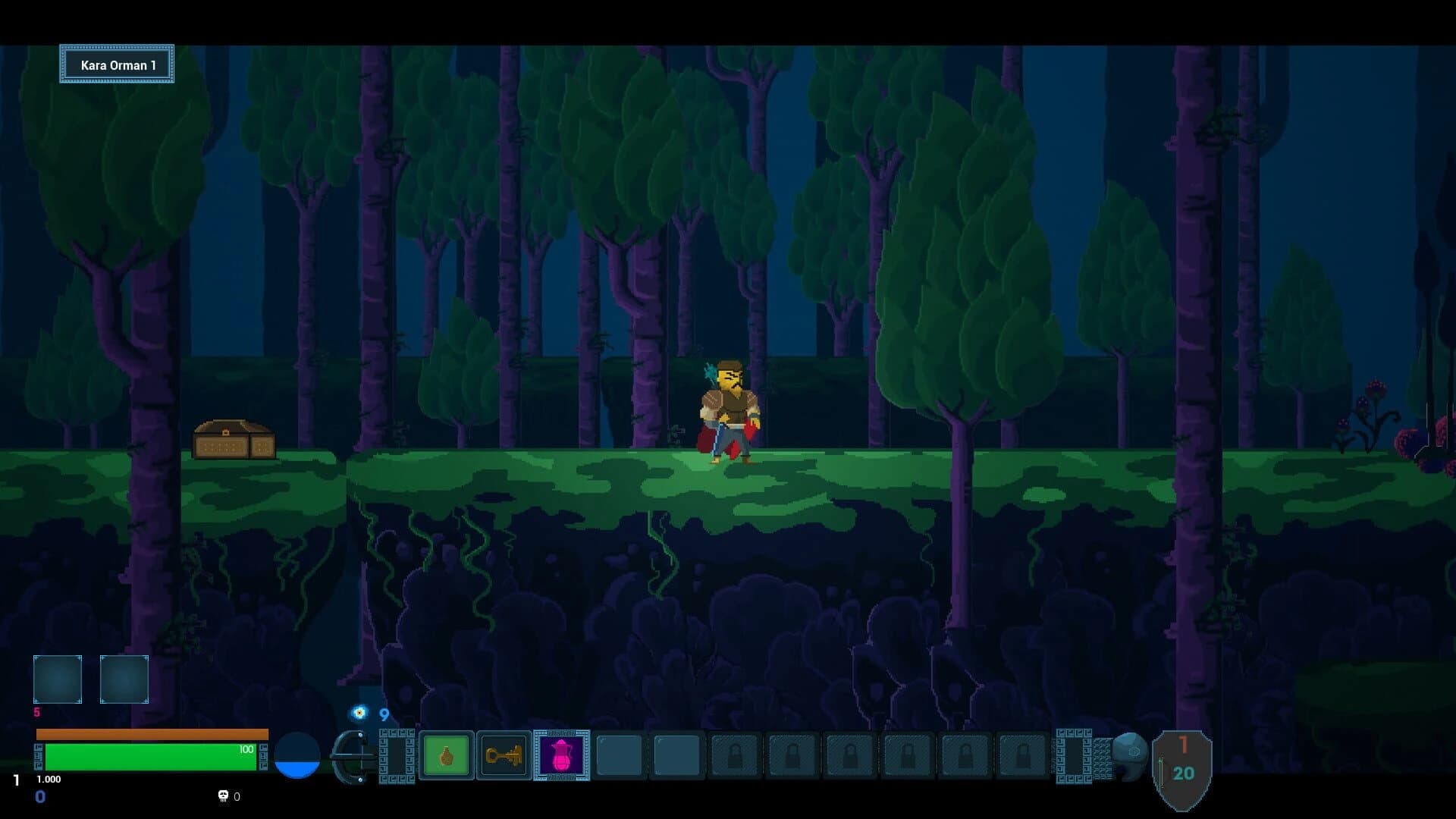Select the flask item in the hotbar
The image size is (1456, 819).
click(445, 755)
